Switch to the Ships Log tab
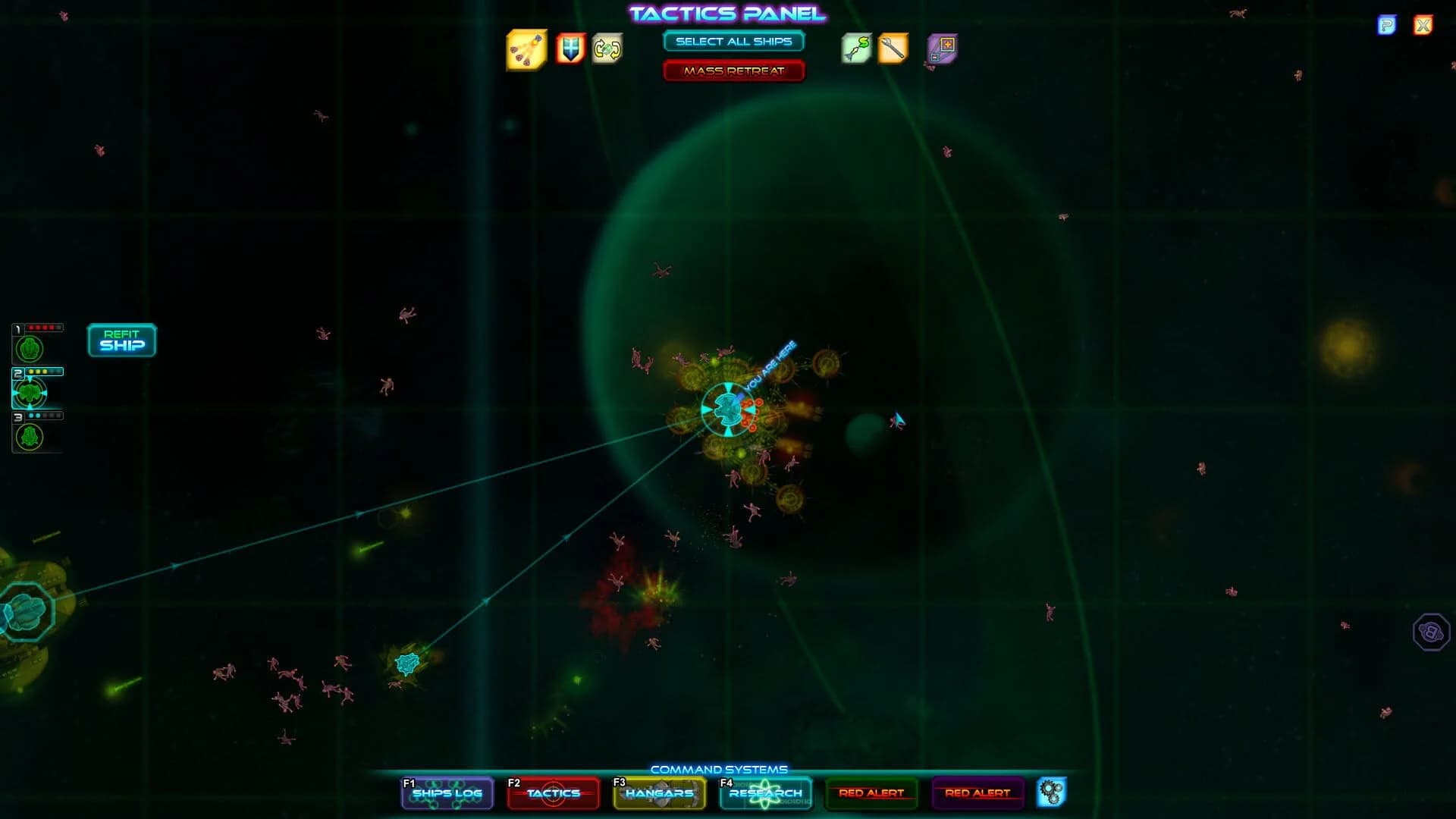 click(x=447, y=793)
